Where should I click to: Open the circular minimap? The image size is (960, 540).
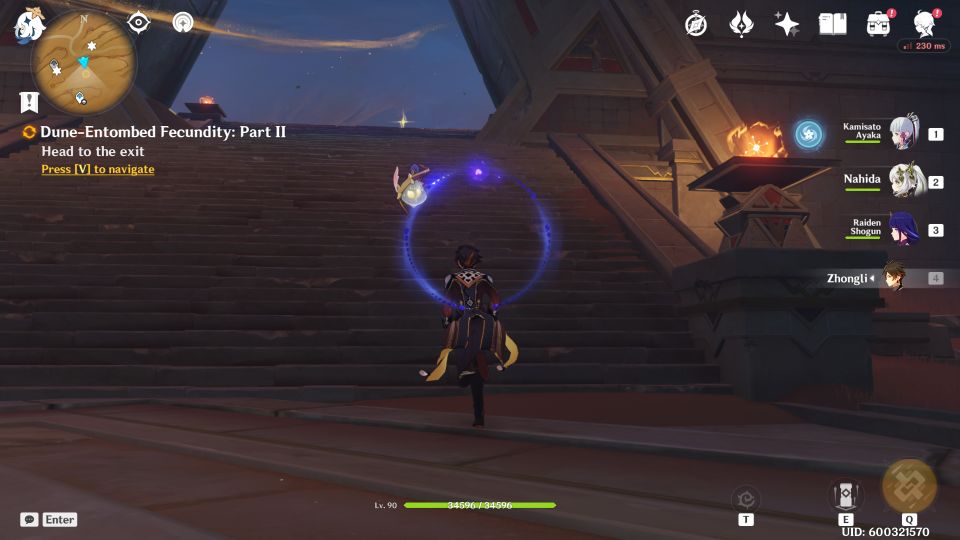click(83, 62)
